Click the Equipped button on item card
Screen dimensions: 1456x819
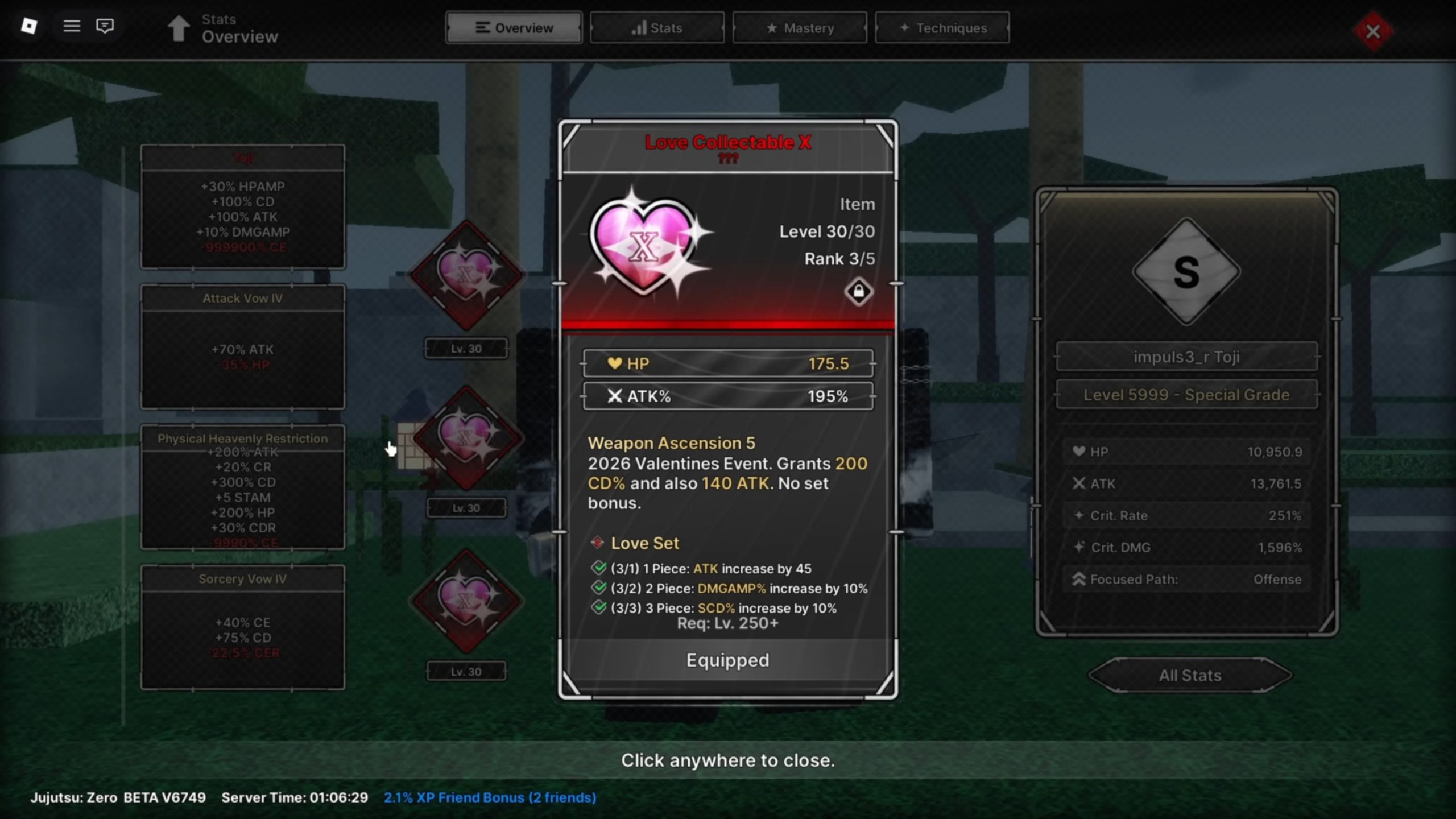[727, 660]
